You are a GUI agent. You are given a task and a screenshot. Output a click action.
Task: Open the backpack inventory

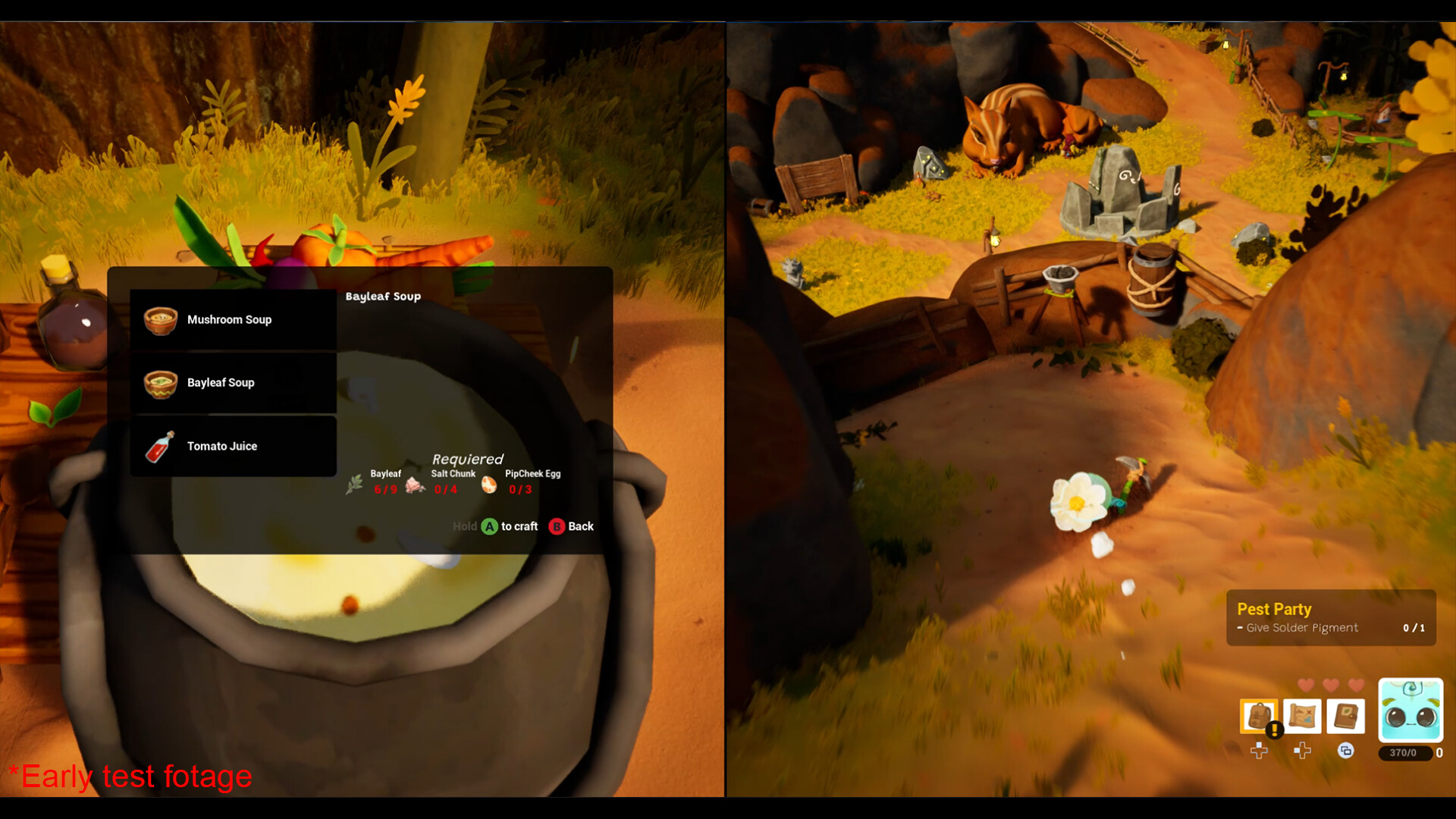[x=1259, y=715]
